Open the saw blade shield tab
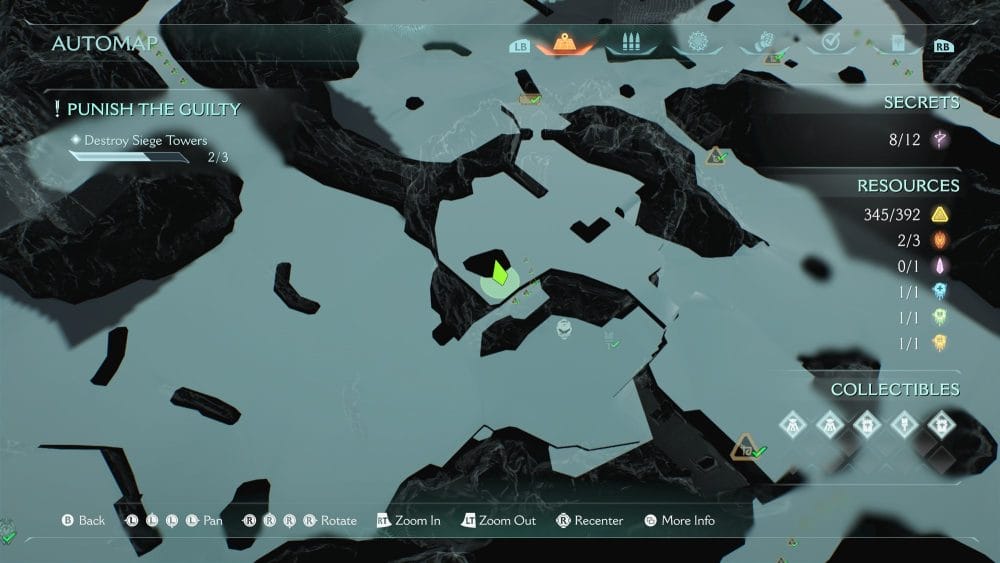 695,44
